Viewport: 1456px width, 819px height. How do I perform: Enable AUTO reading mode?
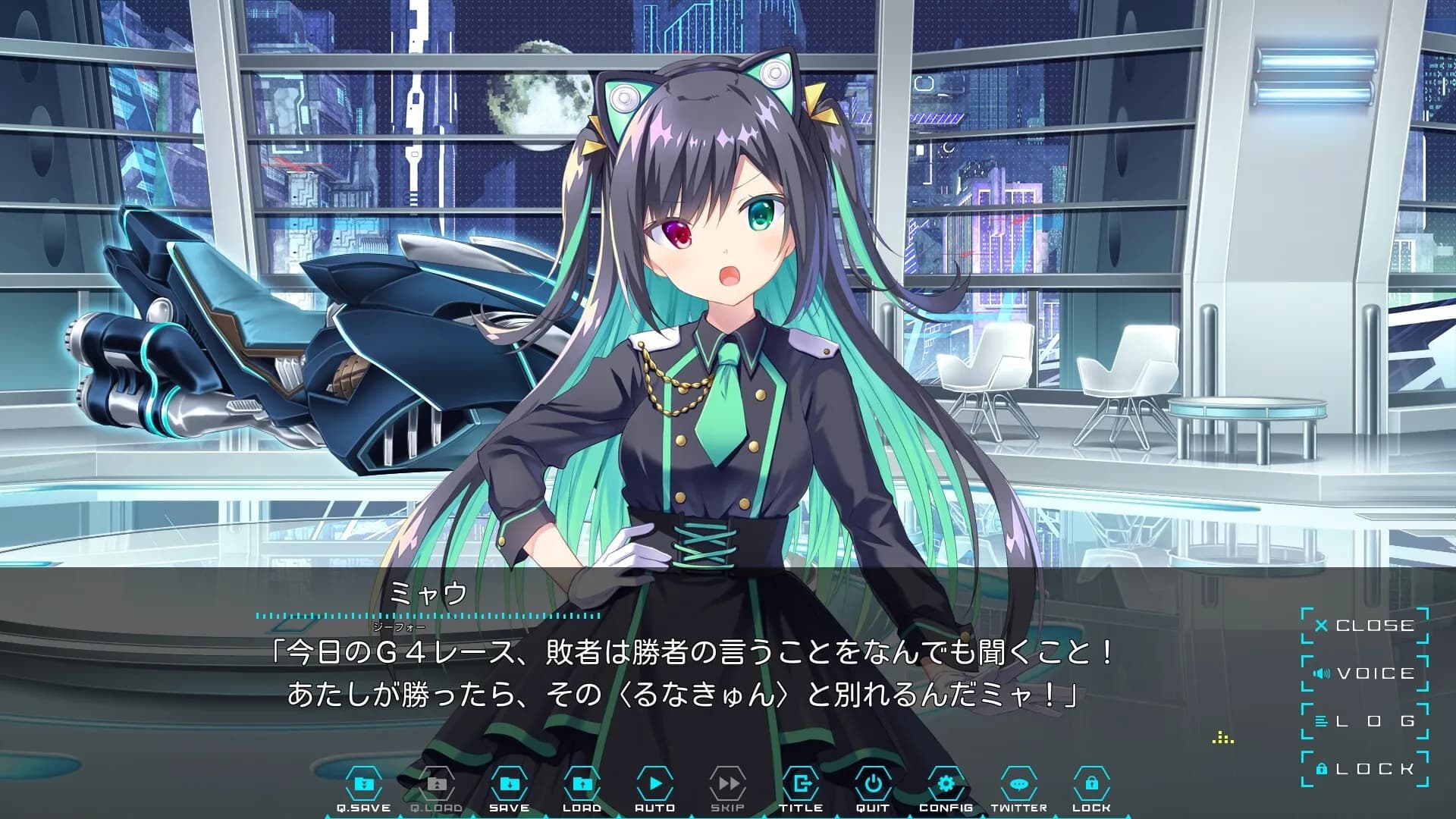pos(655,785)
